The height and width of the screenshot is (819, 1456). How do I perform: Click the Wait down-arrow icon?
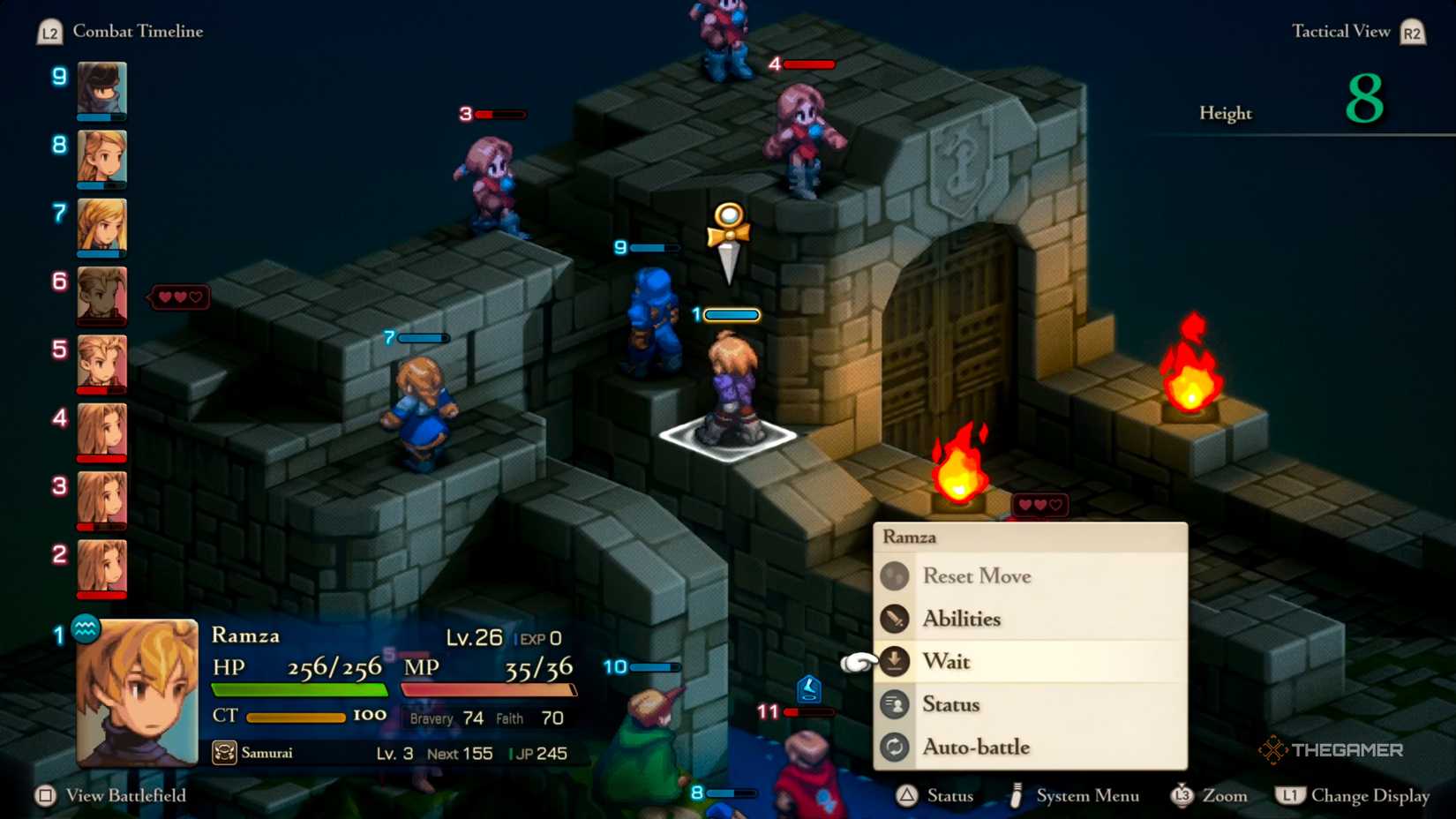(x=895, y=661)
